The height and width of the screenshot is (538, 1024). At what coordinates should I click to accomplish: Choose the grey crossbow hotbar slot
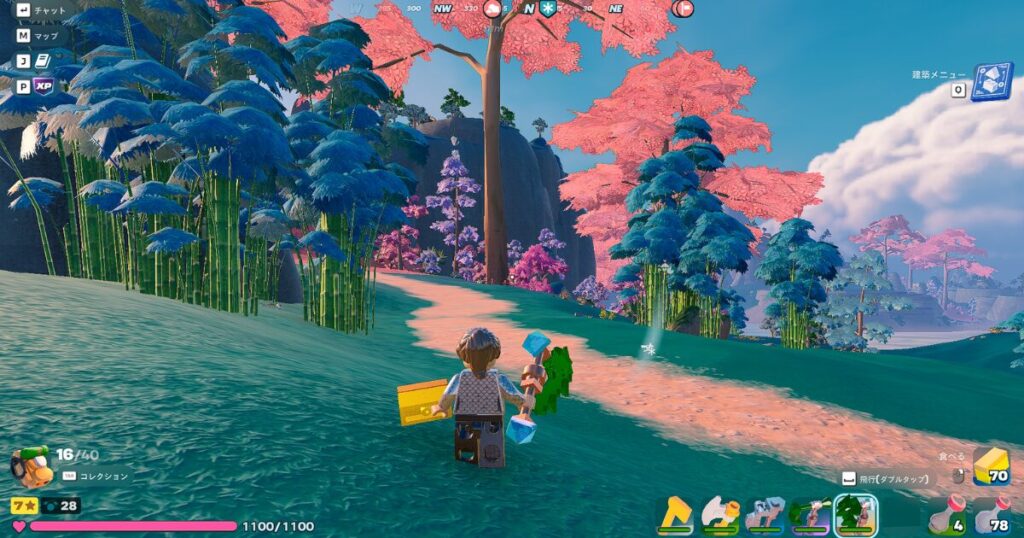pos(765,514)
